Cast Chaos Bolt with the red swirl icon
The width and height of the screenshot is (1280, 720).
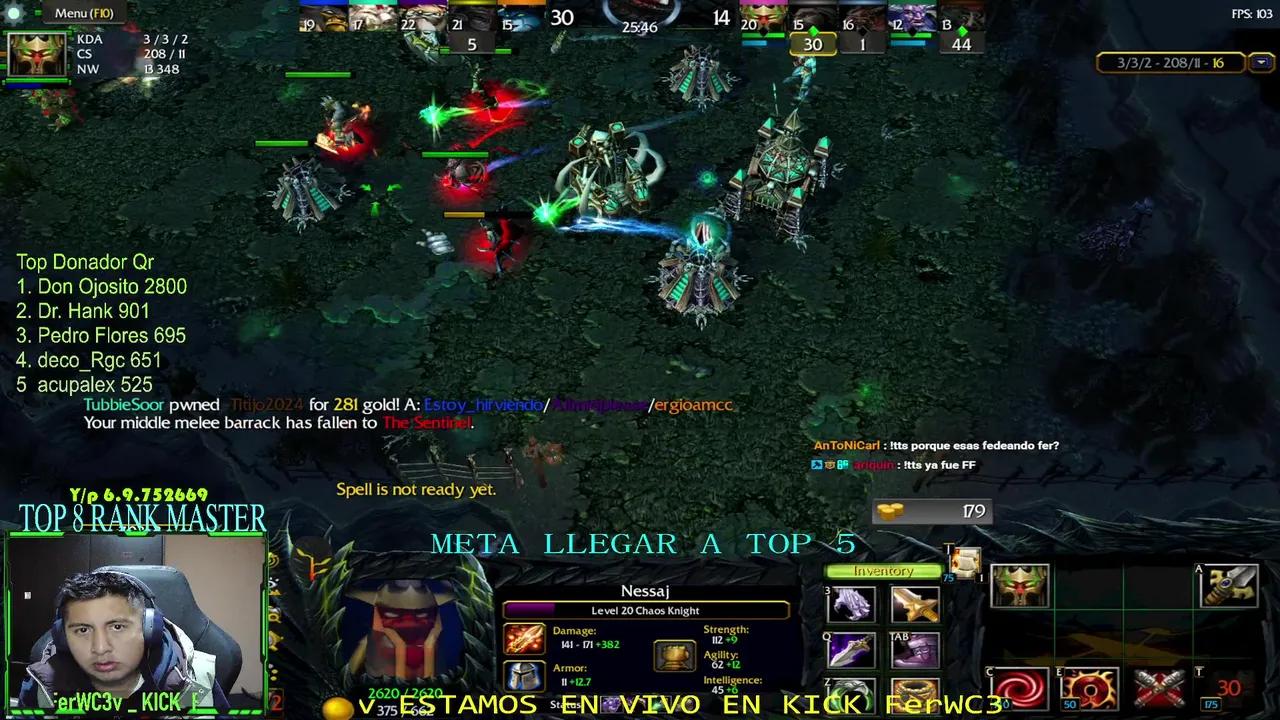[x=1021, y=689]
